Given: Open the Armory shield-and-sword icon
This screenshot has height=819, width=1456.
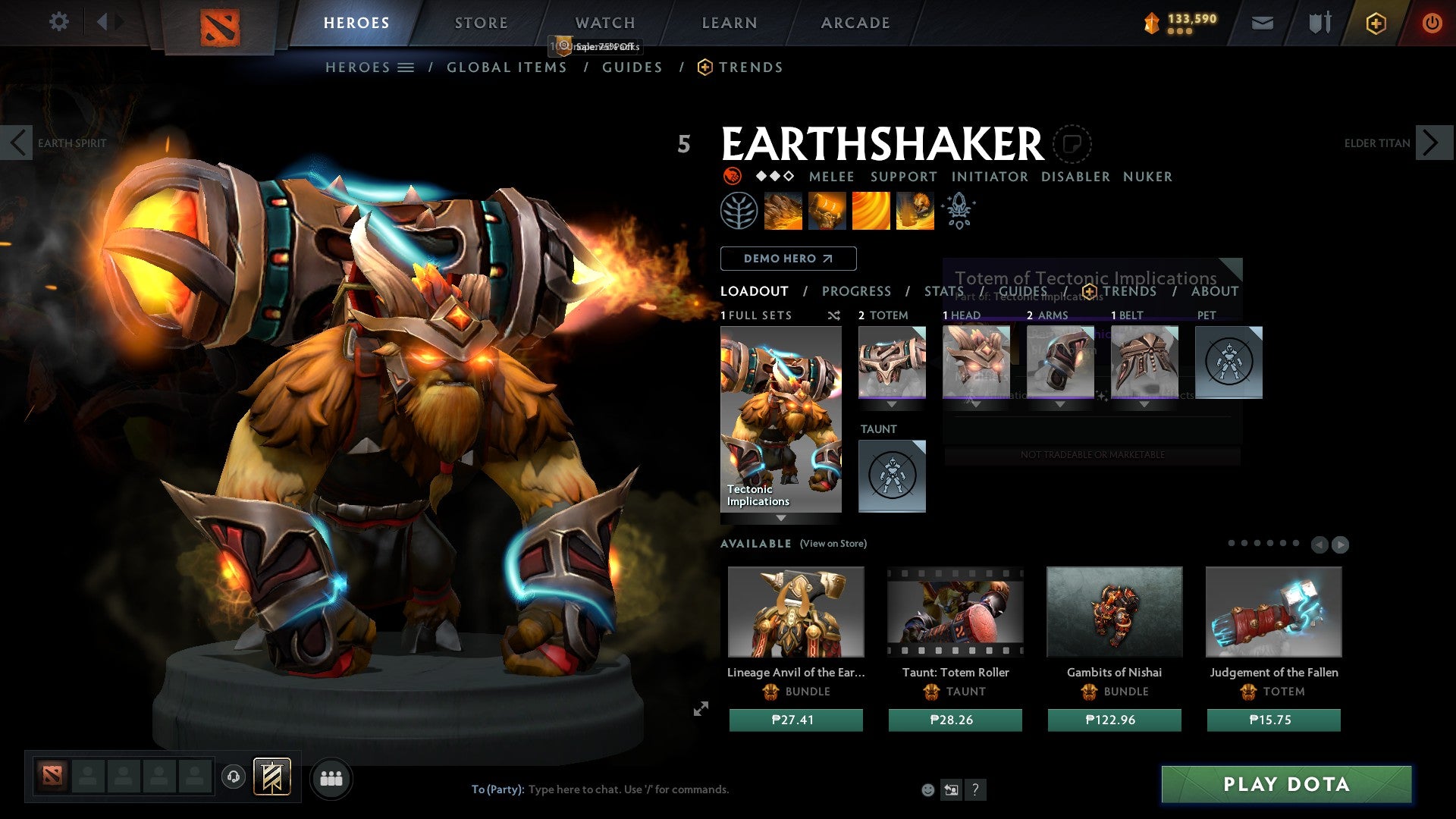Looking at the screenshot, I should click(1319, 23).
